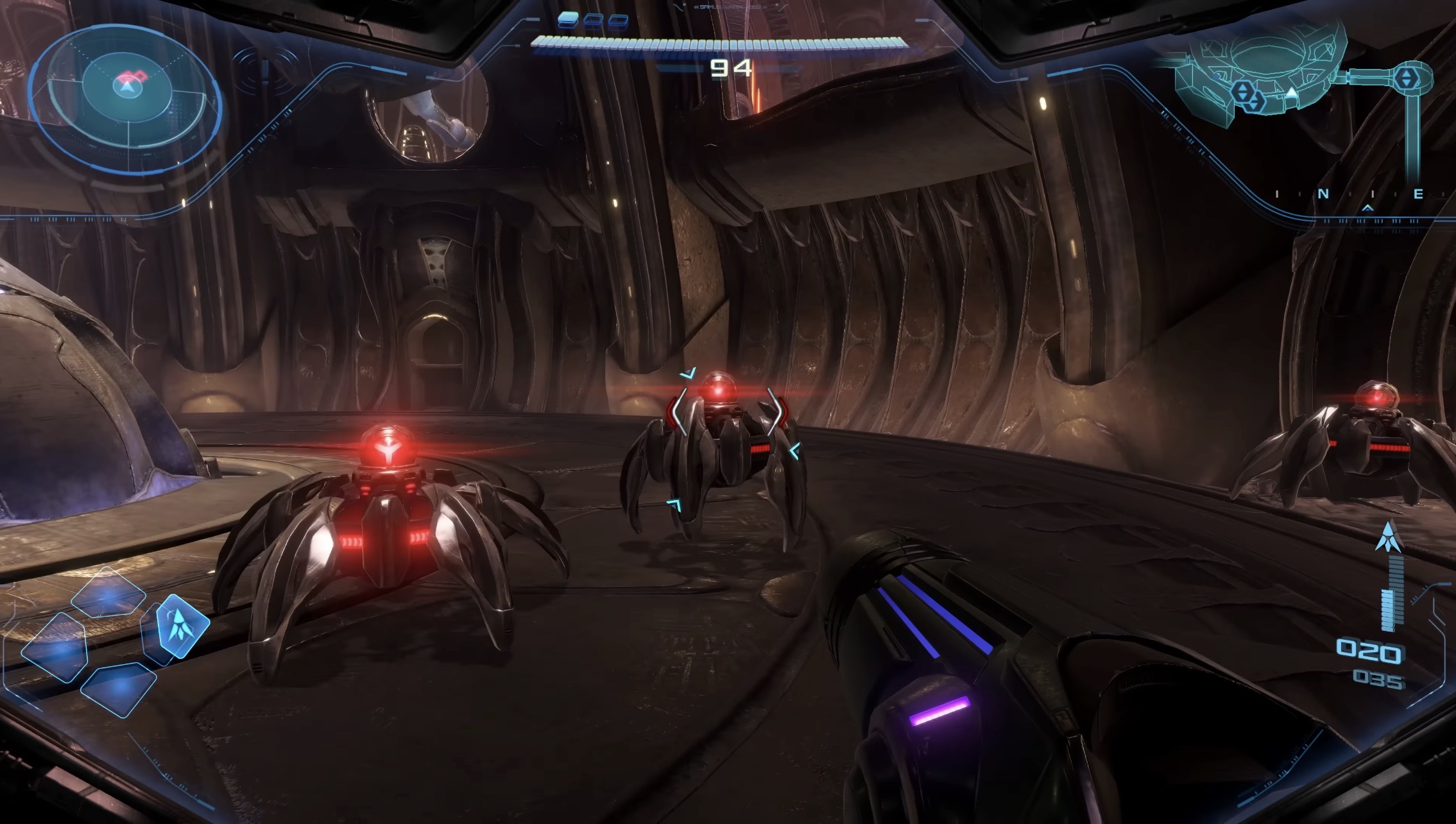This screenshot has height=824, width=1456.
Task: Click the missile icon above the ammo gauge
Action: click(x=1388, y=536)
